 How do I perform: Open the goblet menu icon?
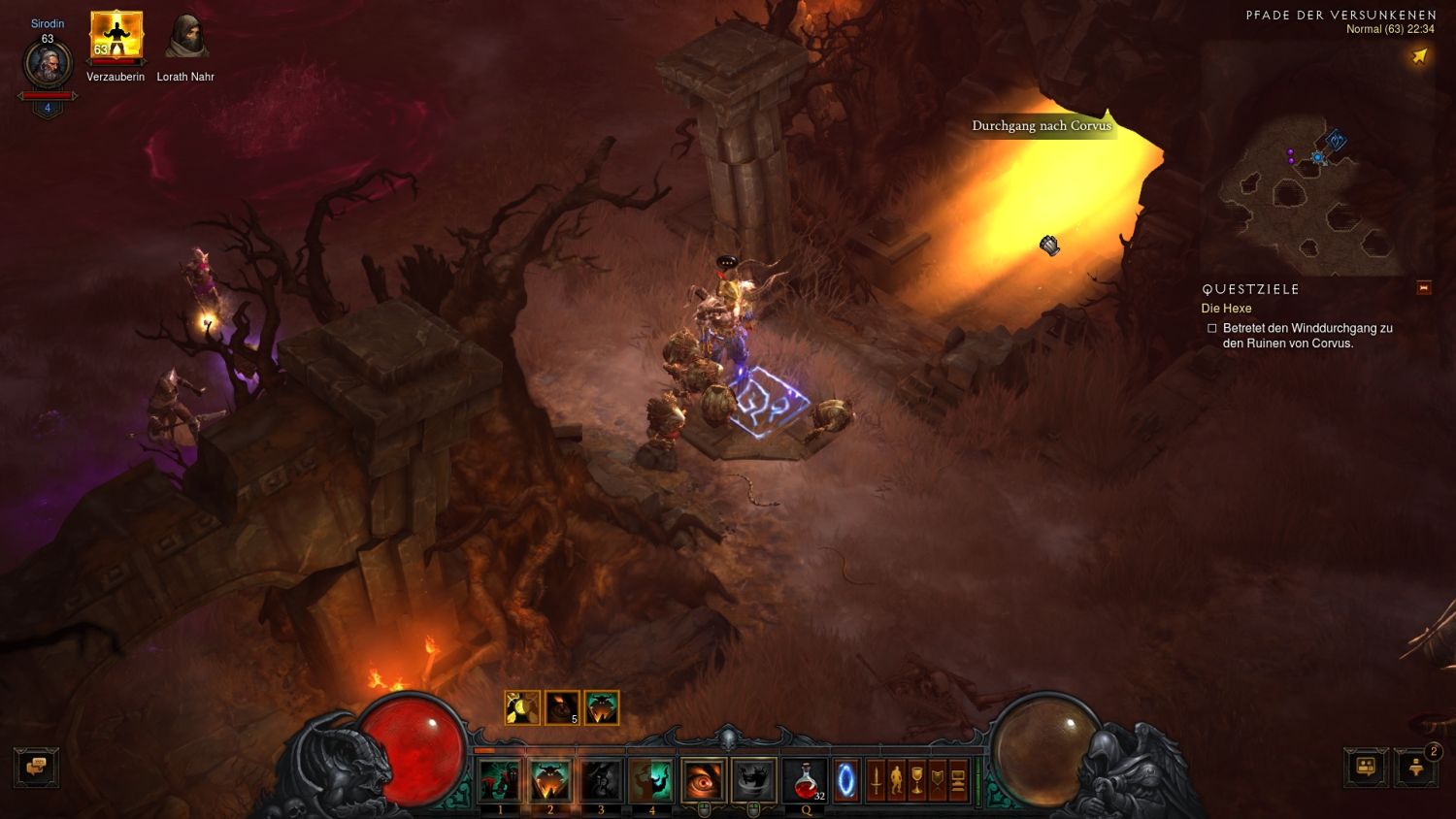click(x=917, y=779)
